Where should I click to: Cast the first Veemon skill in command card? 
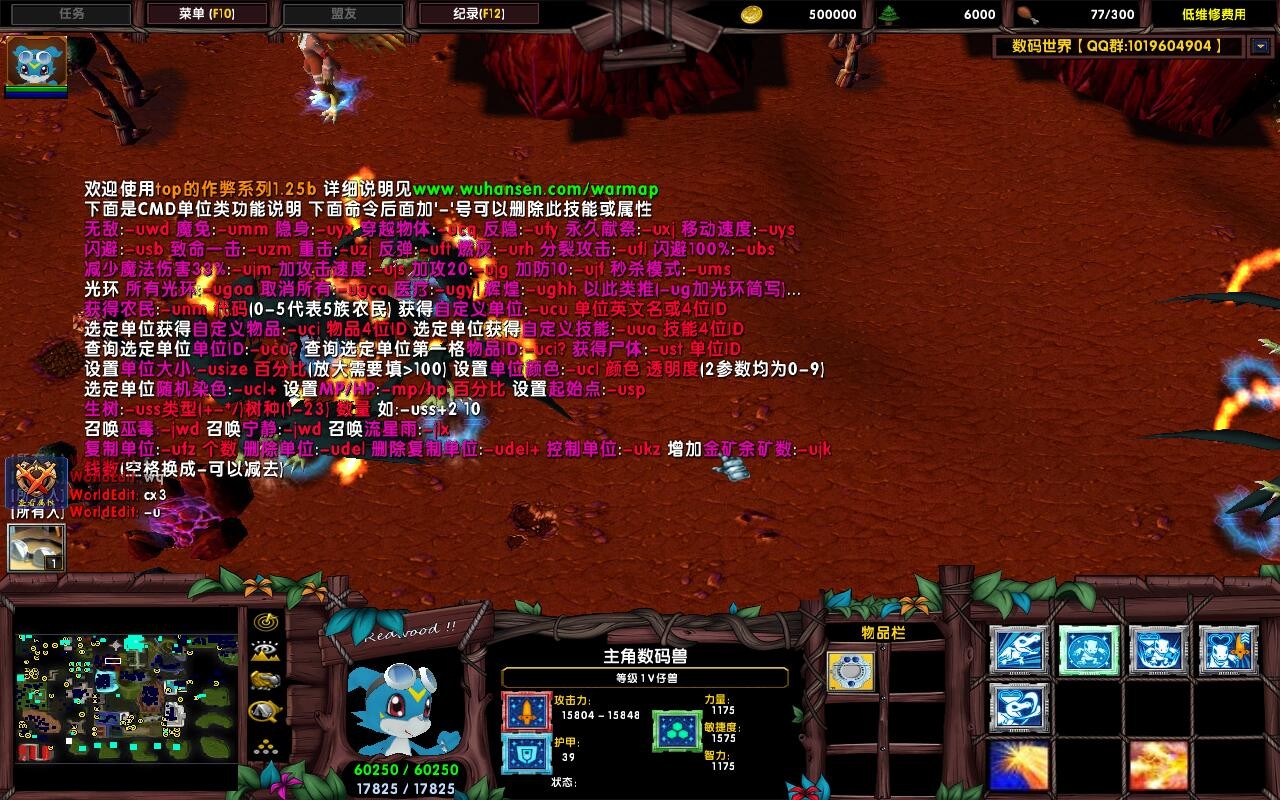tap(1017, 650)
